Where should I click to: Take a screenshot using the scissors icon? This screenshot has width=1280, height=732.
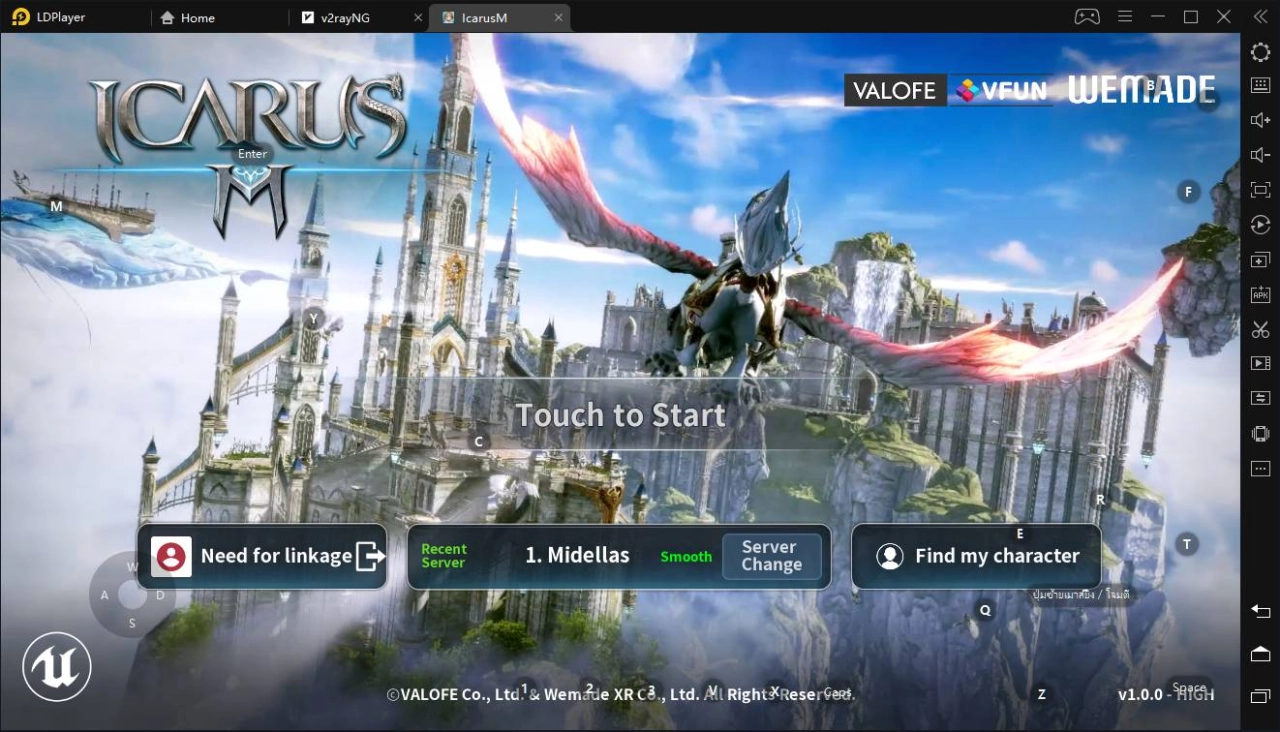click(x=1259, y=329)
